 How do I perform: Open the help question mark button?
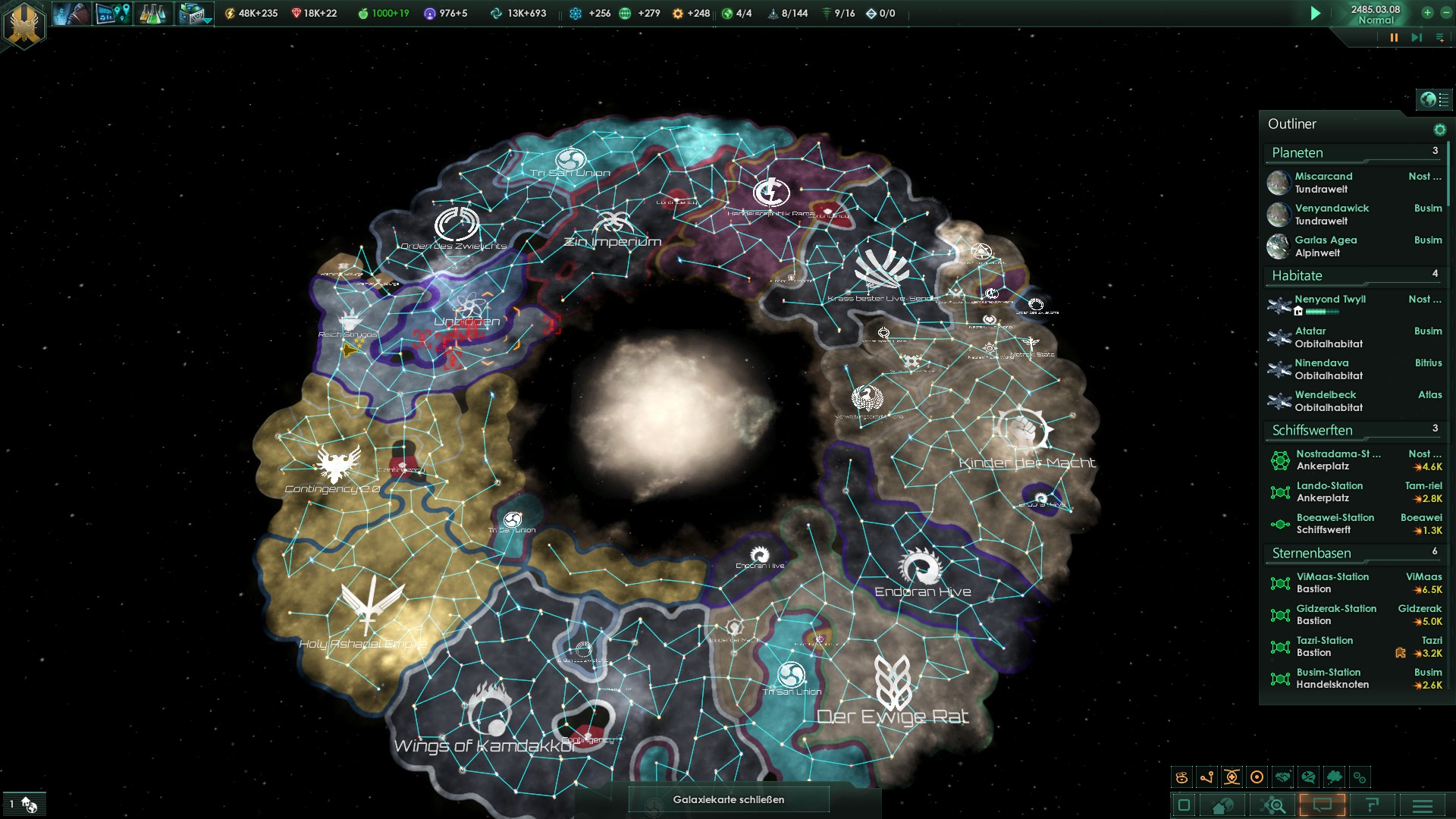click(x=1372, y=805)
